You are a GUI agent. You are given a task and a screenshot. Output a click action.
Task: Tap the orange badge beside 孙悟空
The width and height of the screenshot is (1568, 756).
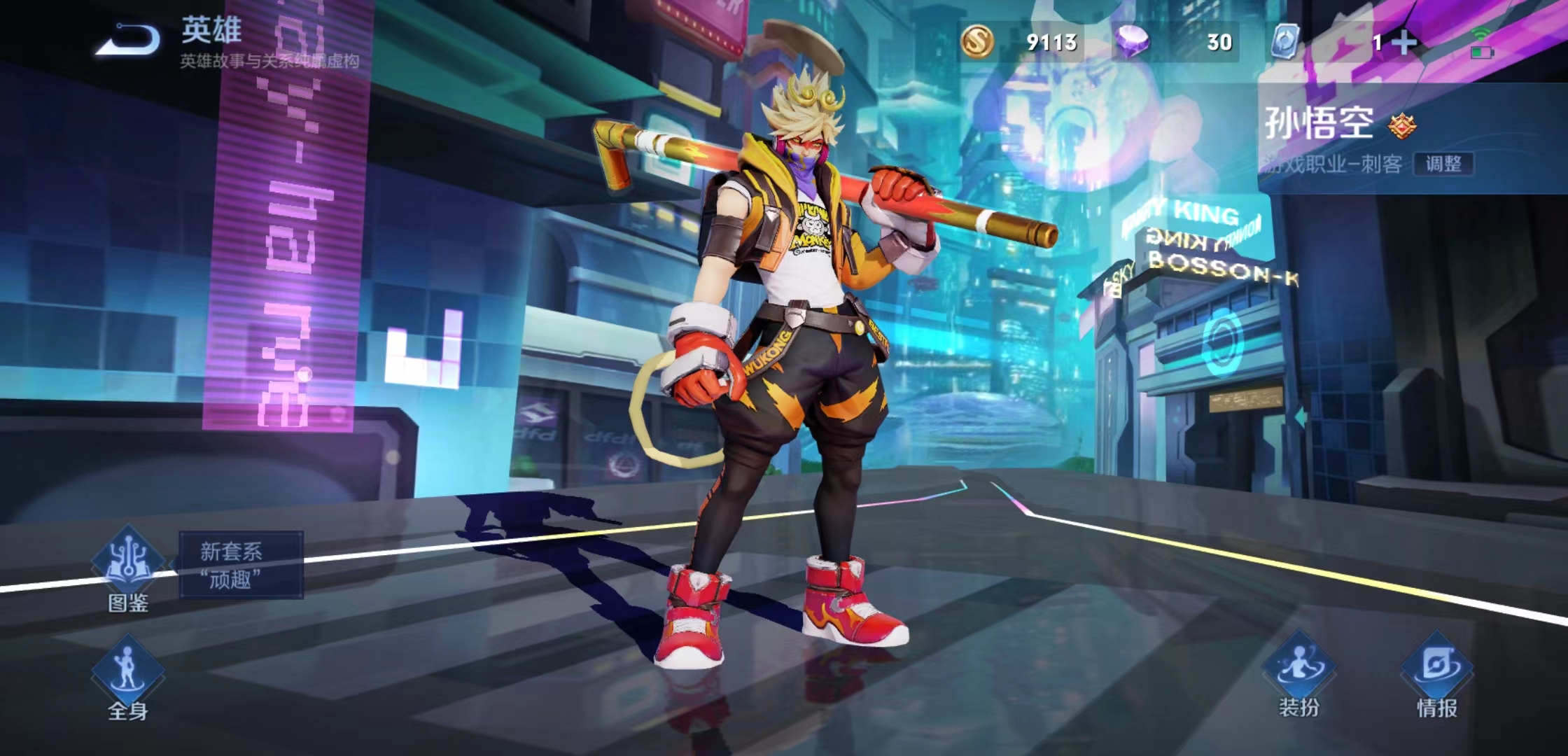tap(1402, 126)
